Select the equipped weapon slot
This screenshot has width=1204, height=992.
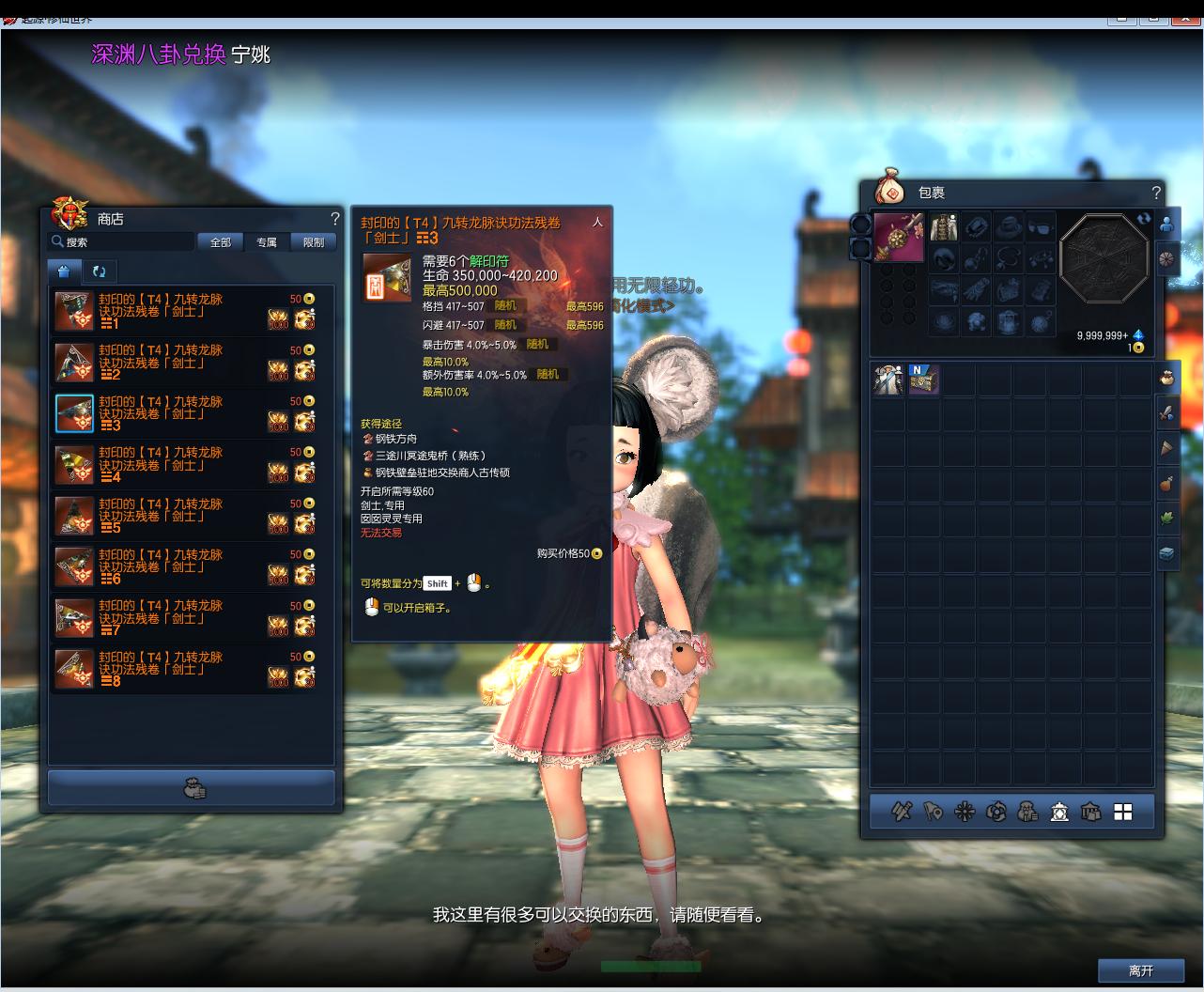click(899, 237)
